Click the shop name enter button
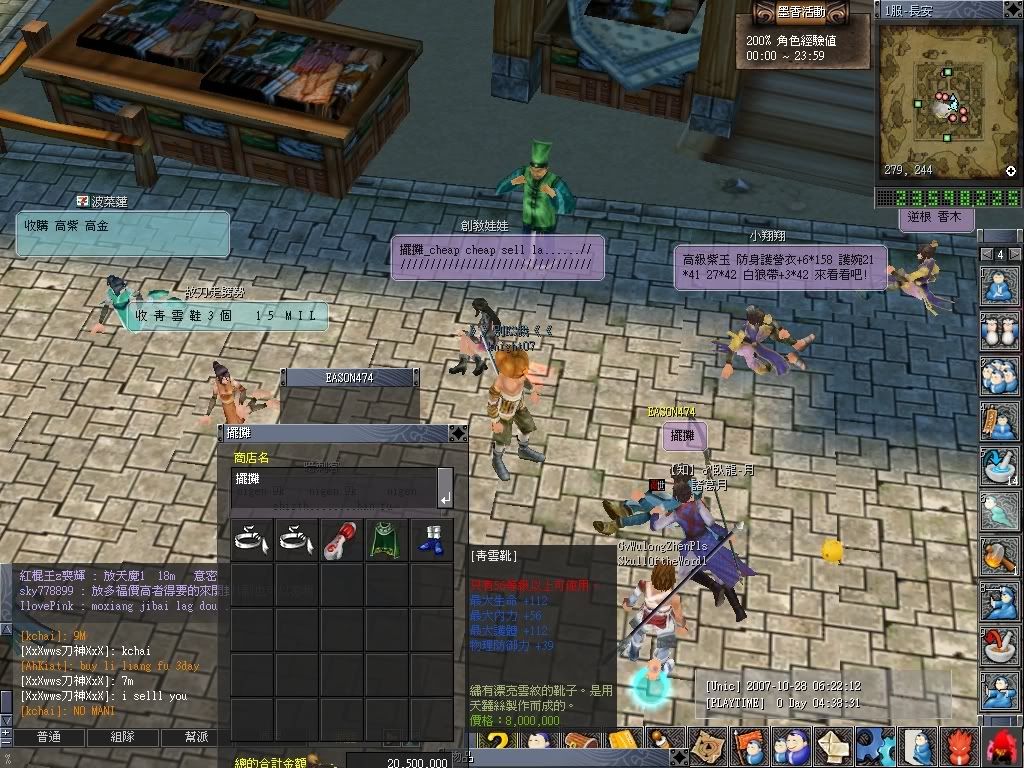 444,497
